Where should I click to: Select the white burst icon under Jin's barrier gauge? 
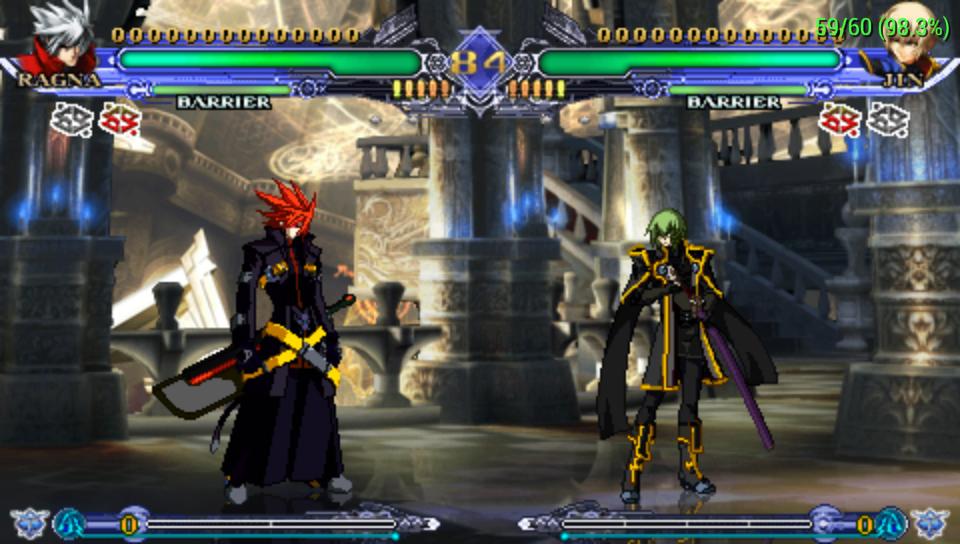tap(887, 120)
